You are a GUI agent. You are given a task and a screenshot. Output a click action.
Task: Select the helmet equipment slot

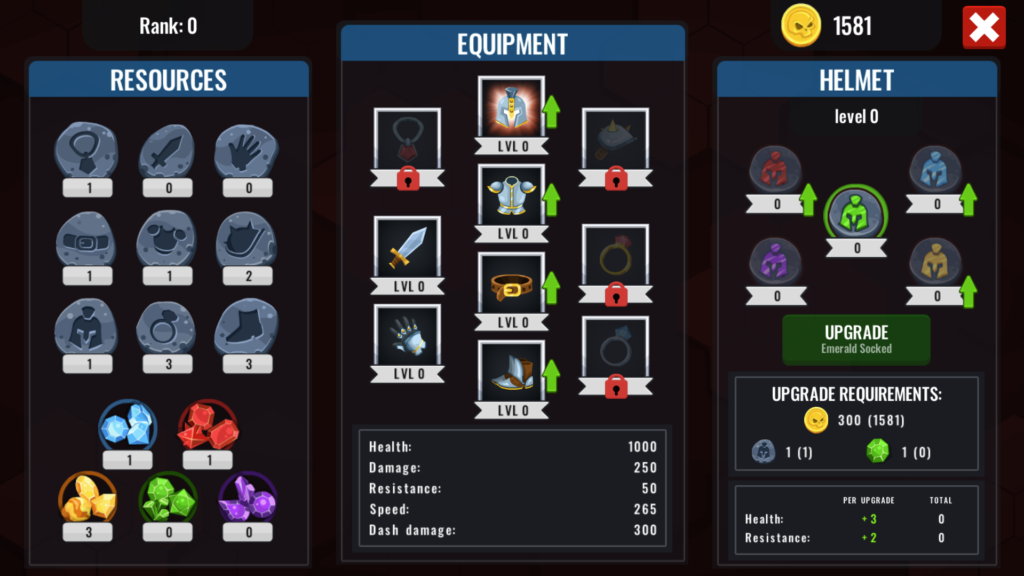click(510, 108)
